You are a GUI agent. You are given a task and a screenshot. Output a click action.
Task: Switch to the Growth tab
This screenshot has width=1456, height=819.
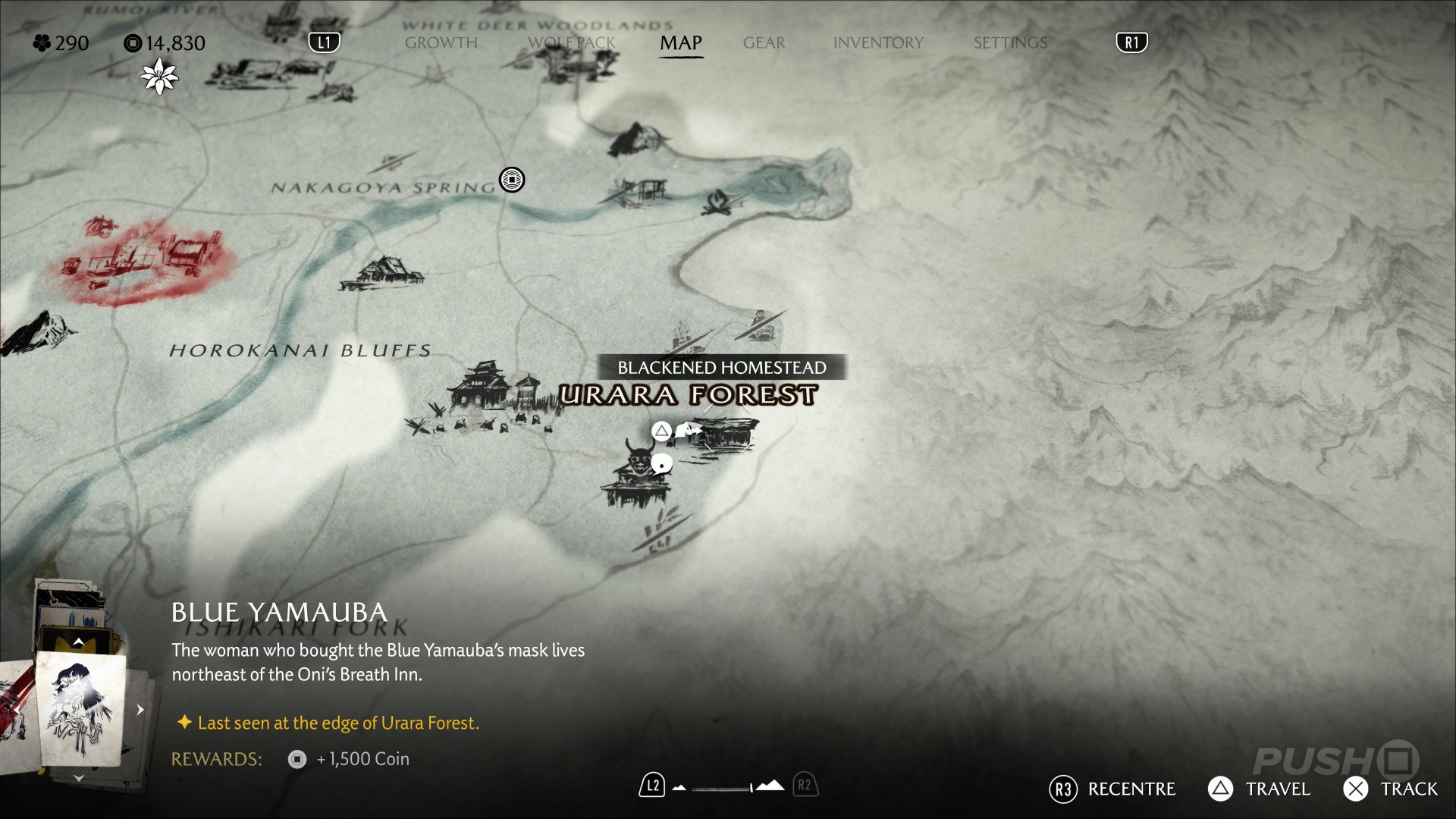[x=441, y=43]
